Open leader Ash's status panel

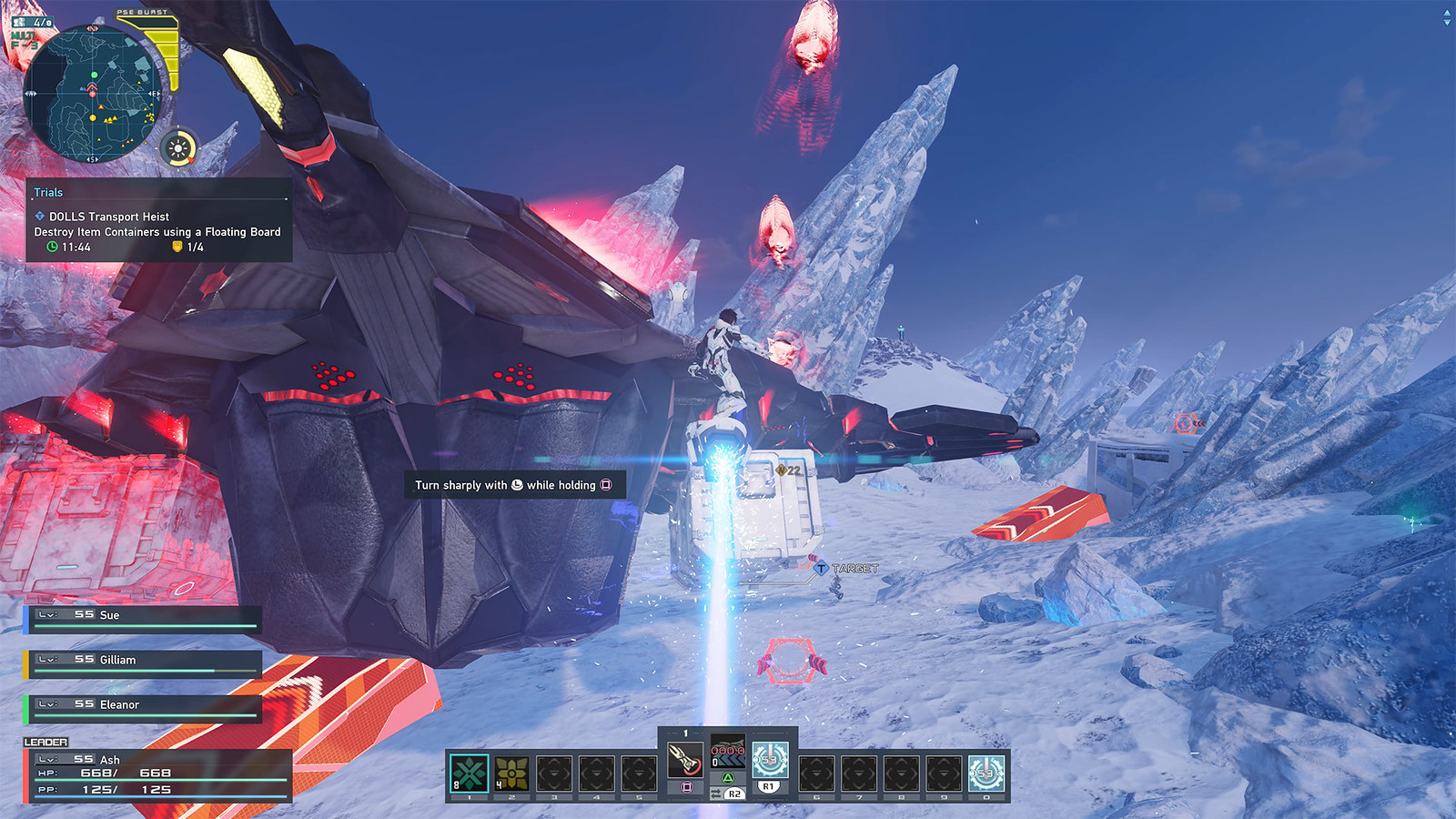158,775
